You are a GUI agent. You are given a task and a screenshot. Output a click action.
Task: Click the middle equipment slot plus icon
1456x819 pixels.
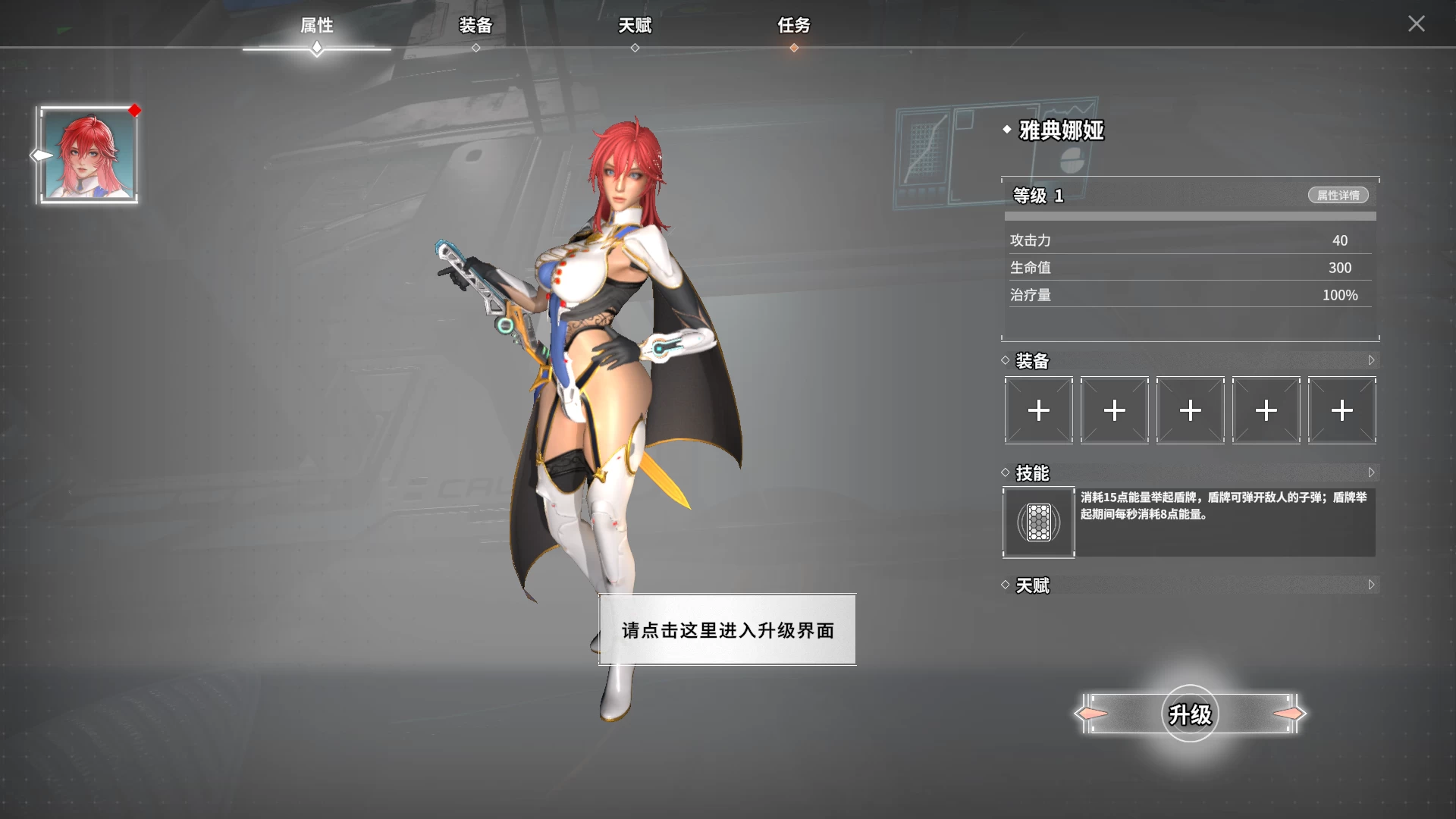(x=1190, y=410)
